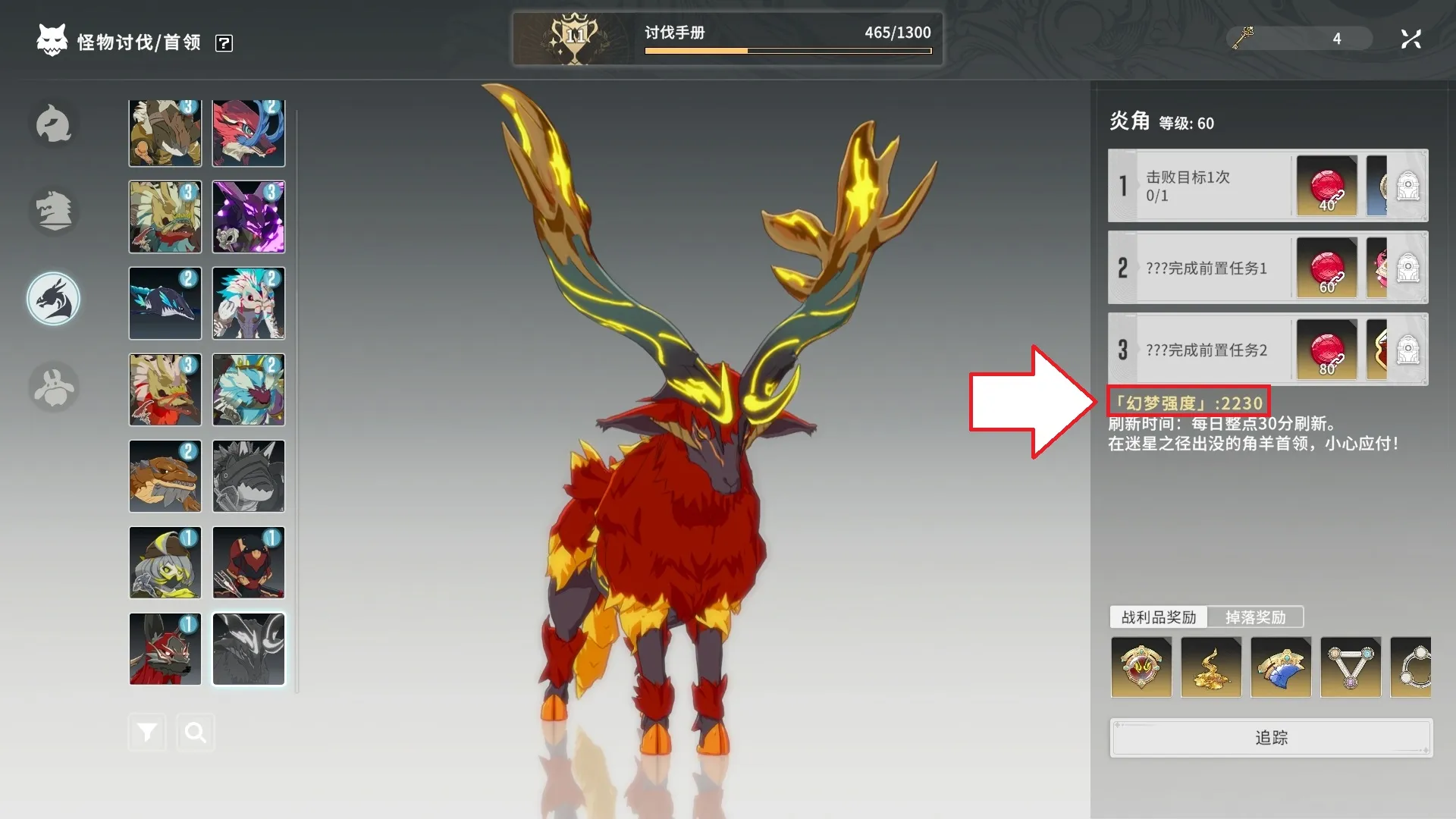Select the purple glowing monster thumbnail
Viewport: 1456px width, 819px height.
[249, 217]
